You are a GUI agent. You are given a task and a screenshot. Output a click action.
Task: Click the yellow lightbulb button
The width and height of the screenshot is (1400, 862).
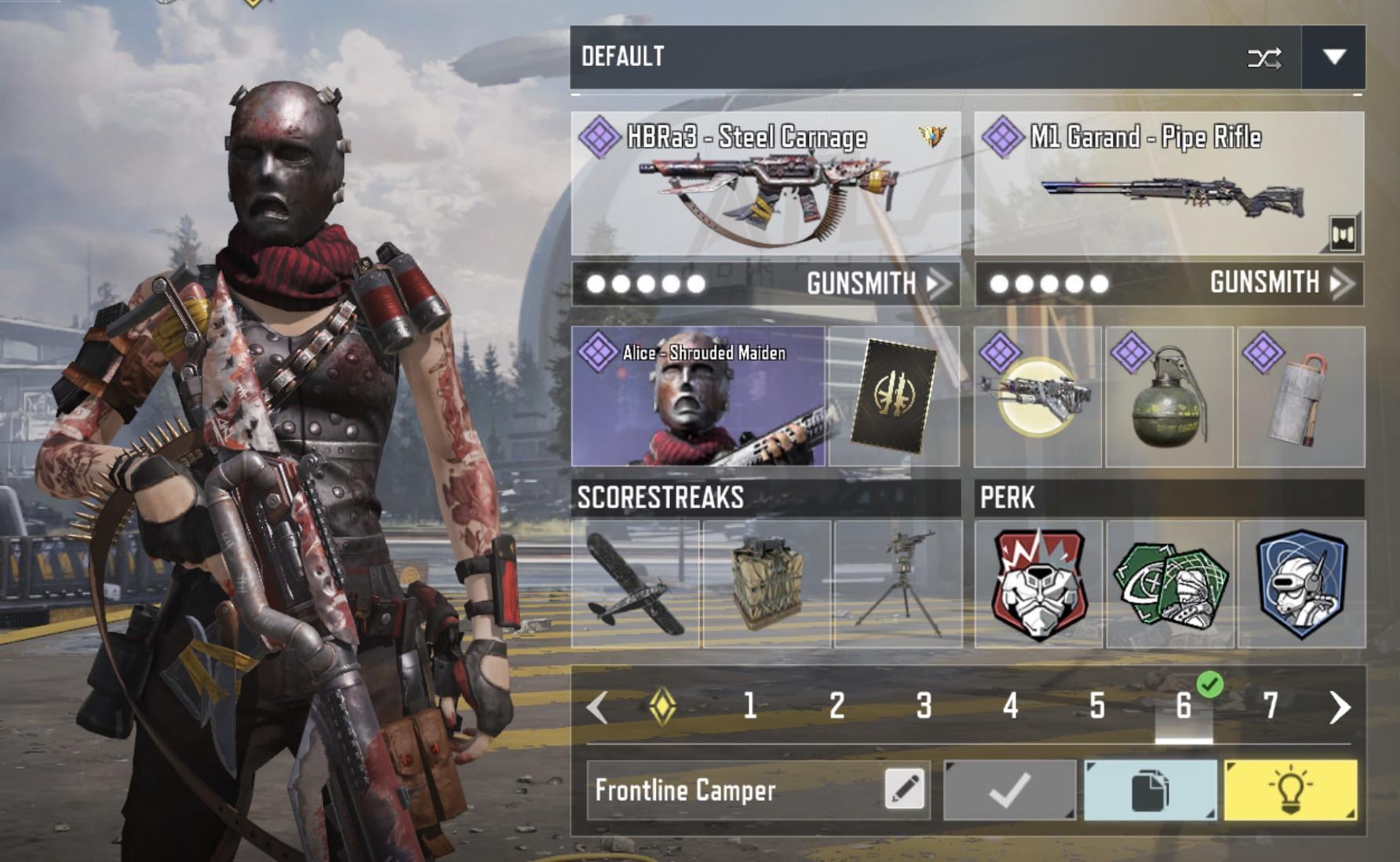point(1290,790)
